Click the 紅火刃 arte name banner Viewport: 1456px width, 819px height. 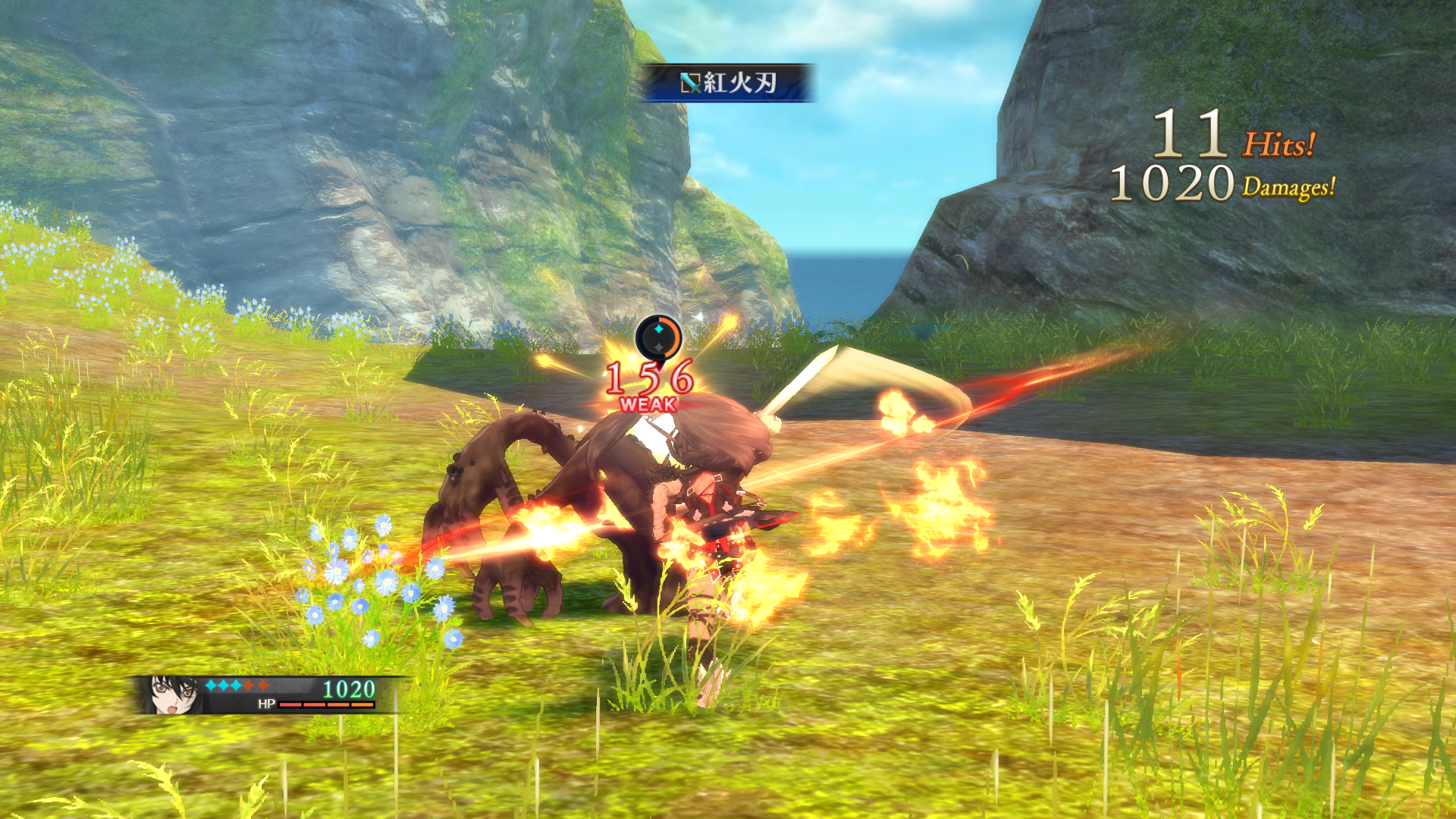coord(728,83)
